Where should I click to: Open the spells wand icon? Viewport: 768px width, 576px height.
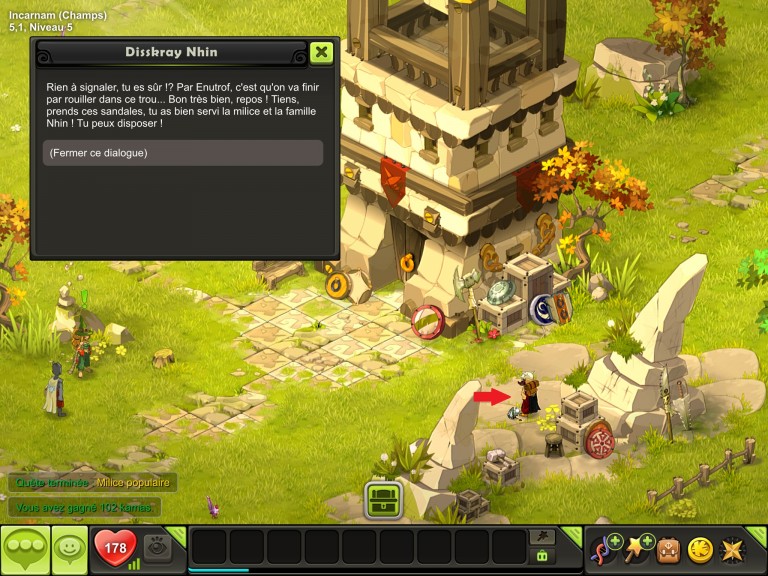pyautogui.click(x=639, y=549)
